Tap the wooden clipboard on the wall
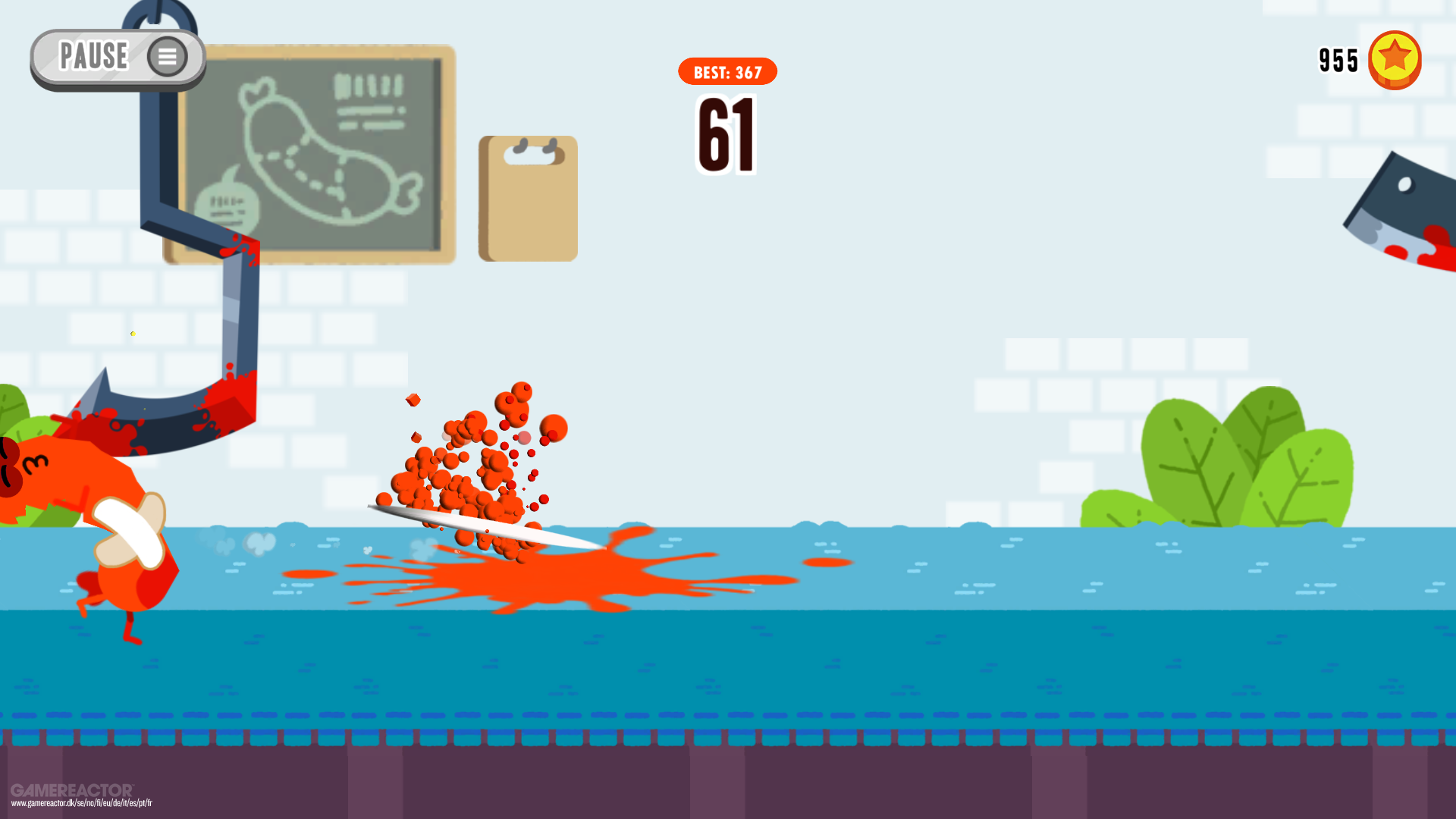Image resolution: width=1456 pixels, height=819 pixels. point(528,199)
